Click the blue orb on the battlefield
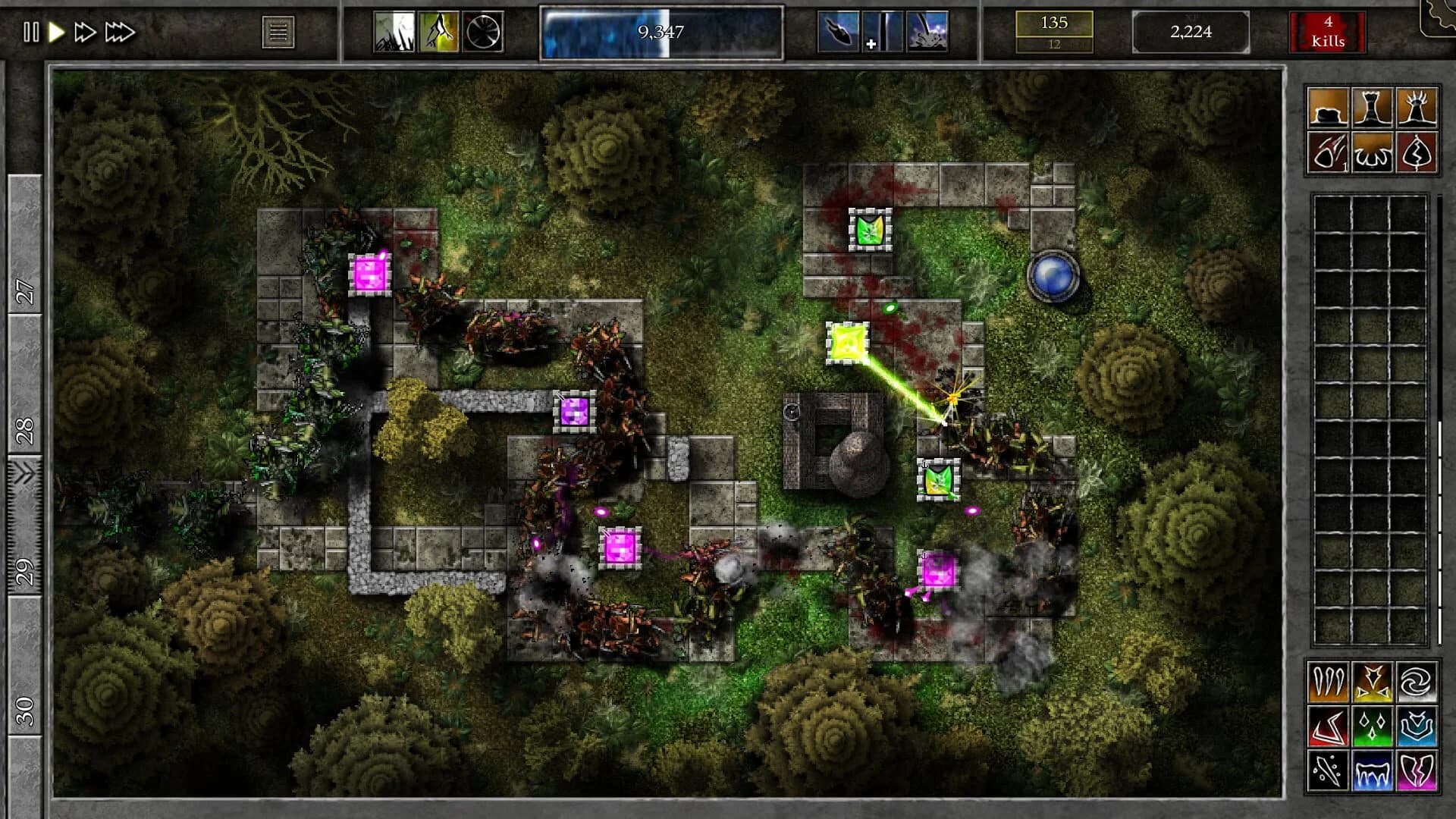 1054,278
